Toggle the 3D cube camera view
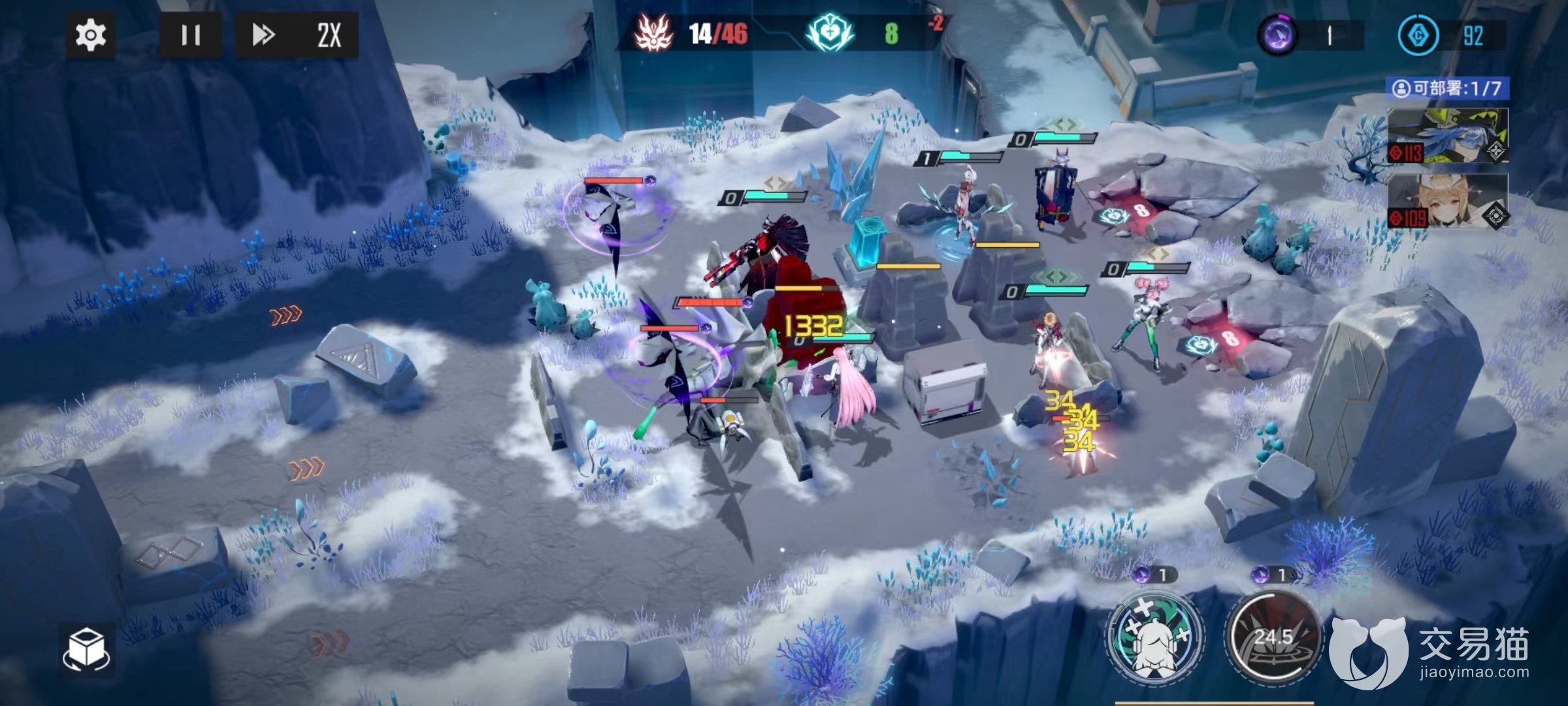1568x706 pixels. coord(87,649)
